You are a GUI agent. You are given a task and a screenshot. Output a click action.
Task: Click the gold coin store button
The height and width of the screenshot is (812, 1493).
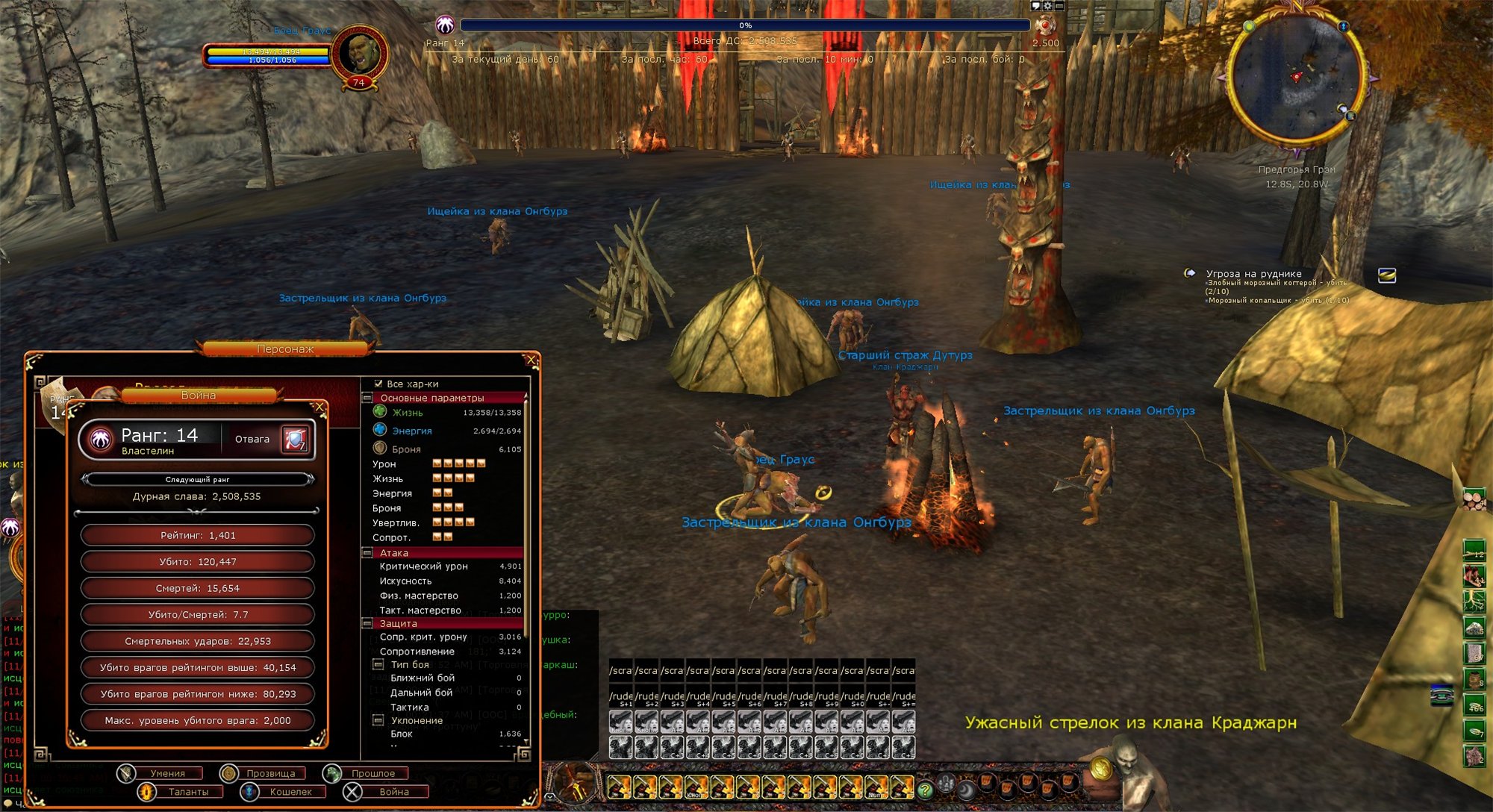pos(1102,768)
